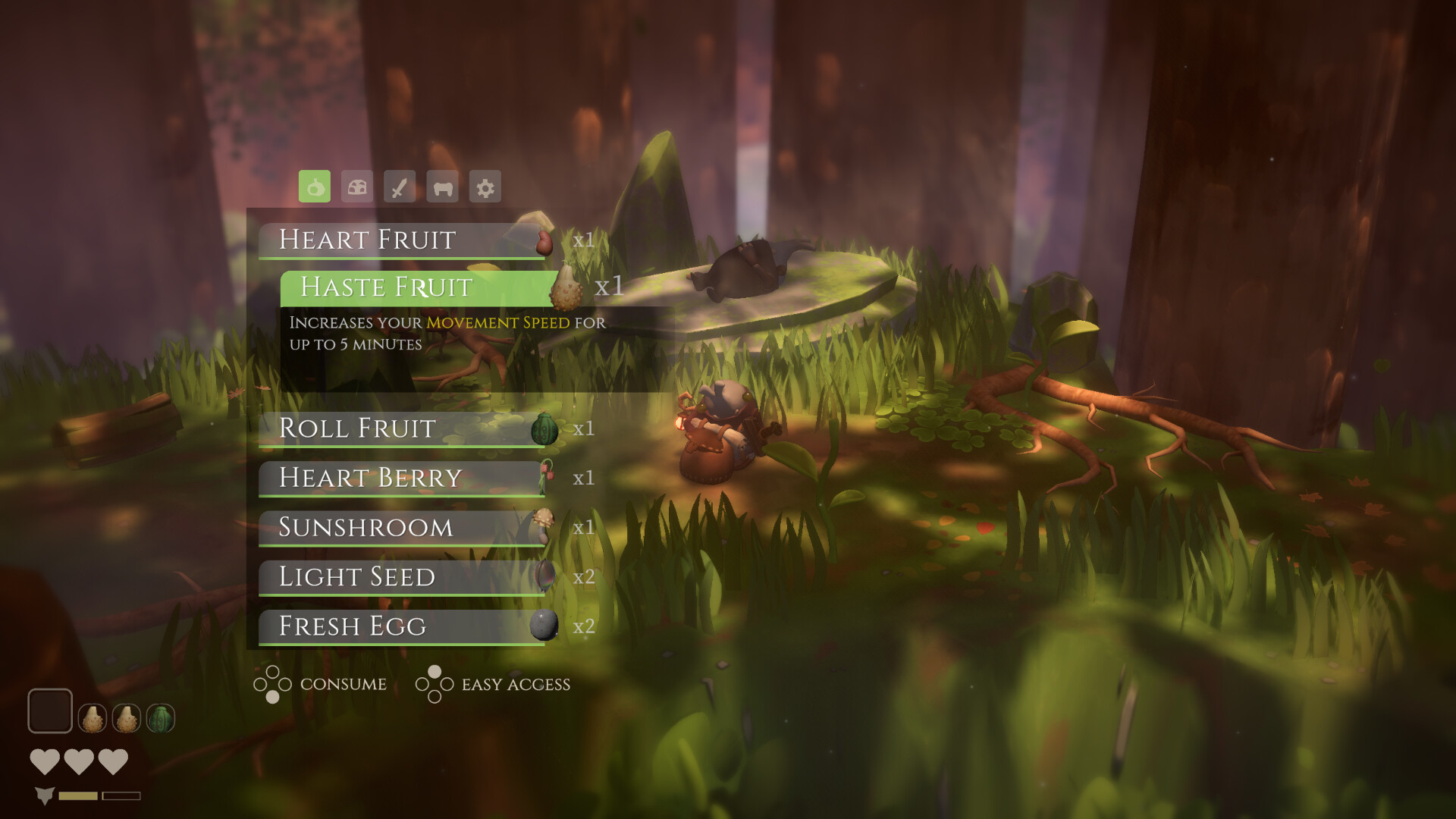The width and height of the screenshot is (1456, 819).
Task: Select the Fresh Egg item
Action: (402, 626)
